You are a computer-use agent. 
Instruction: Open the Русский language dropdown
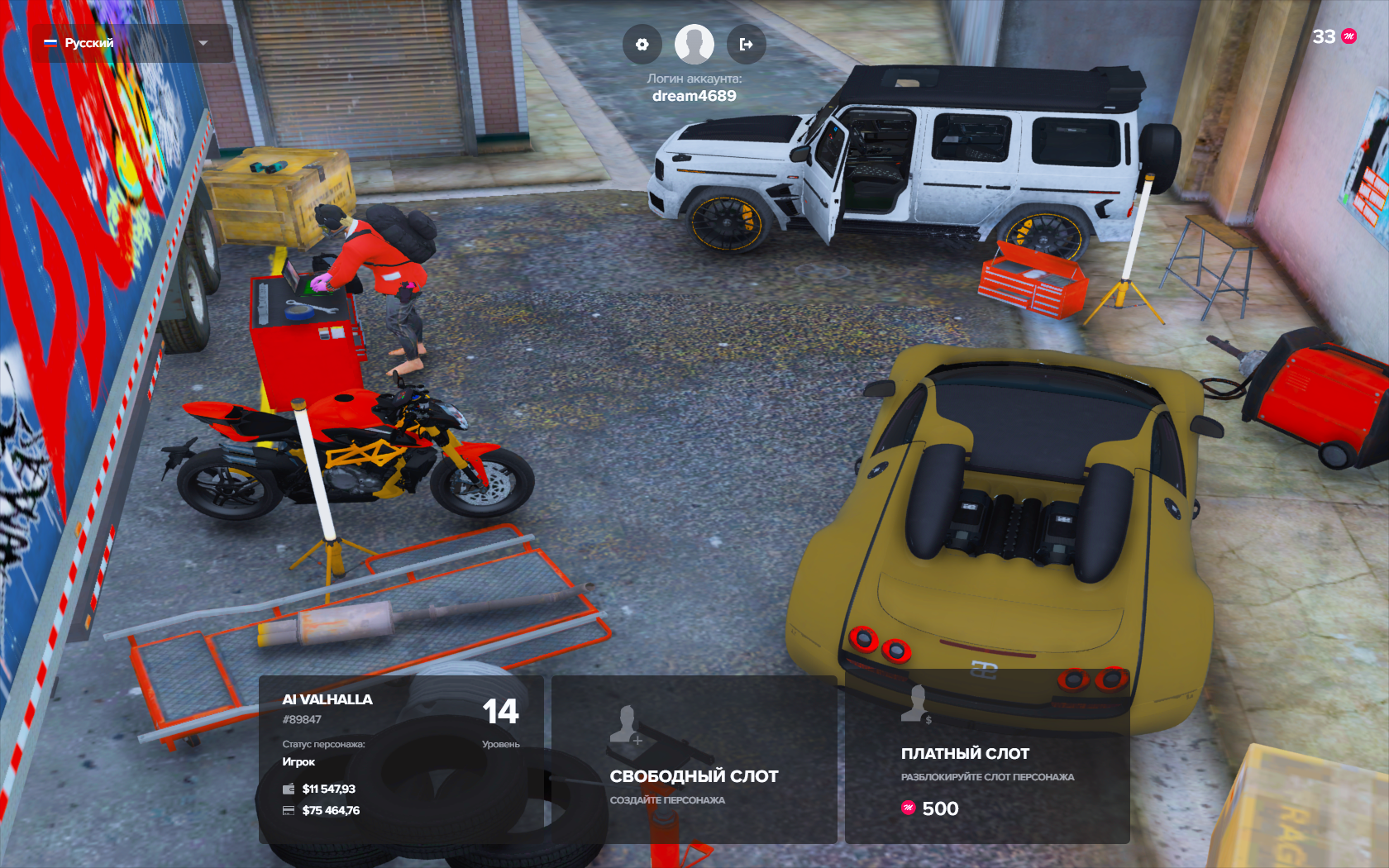131,43
